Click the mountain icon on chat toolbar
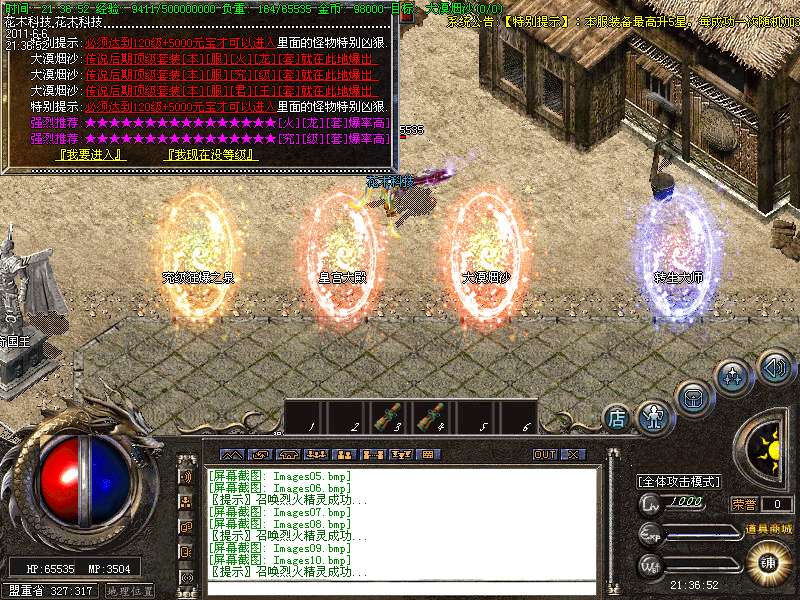The width and height of the screenshot is (800, 600). (x=231, y=454)
